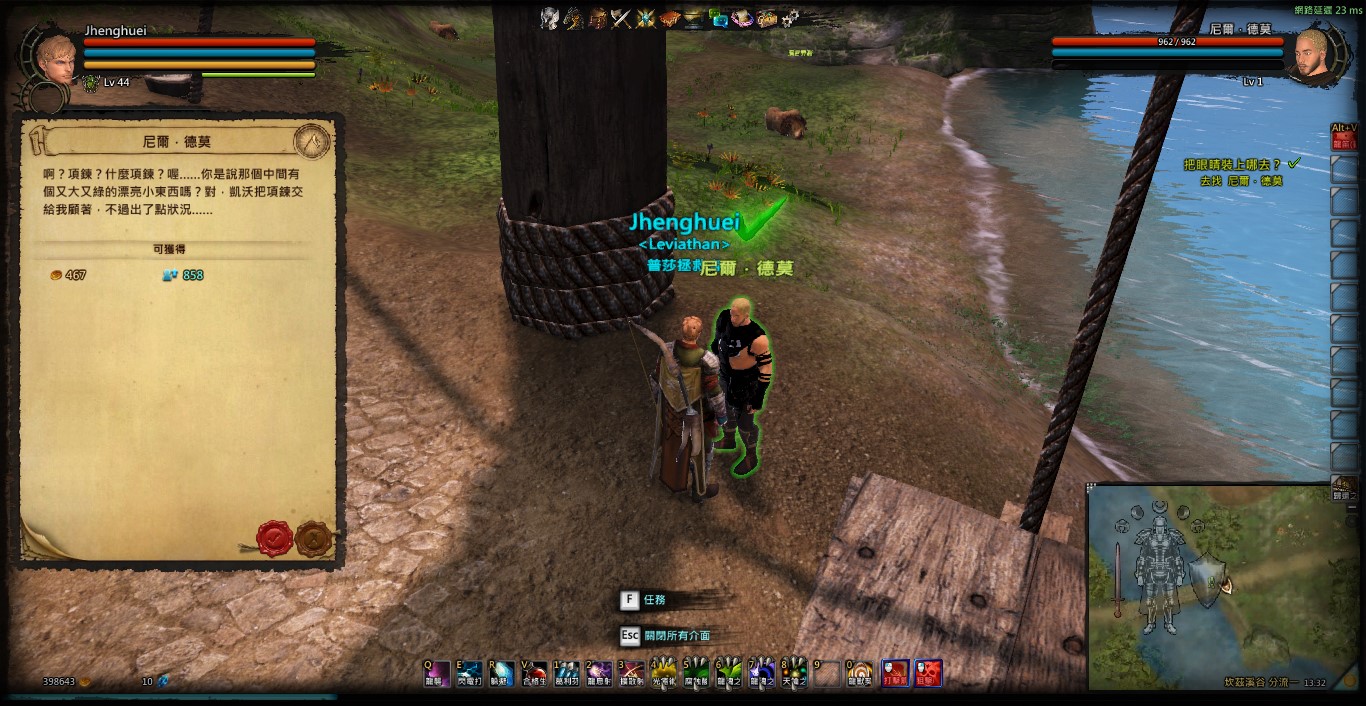Choose 關閉所有介面 to close all interfaces
The width and height of the screenshot is (1366, 706).
click(677, 635)
